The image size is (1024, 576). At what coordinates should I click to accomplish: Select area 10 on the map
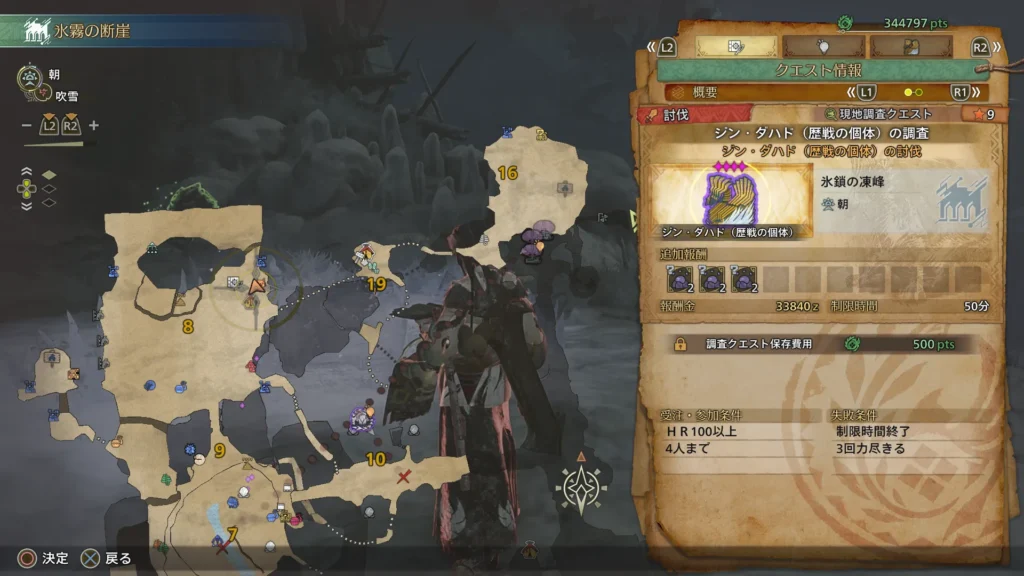(x=376, y=460)
